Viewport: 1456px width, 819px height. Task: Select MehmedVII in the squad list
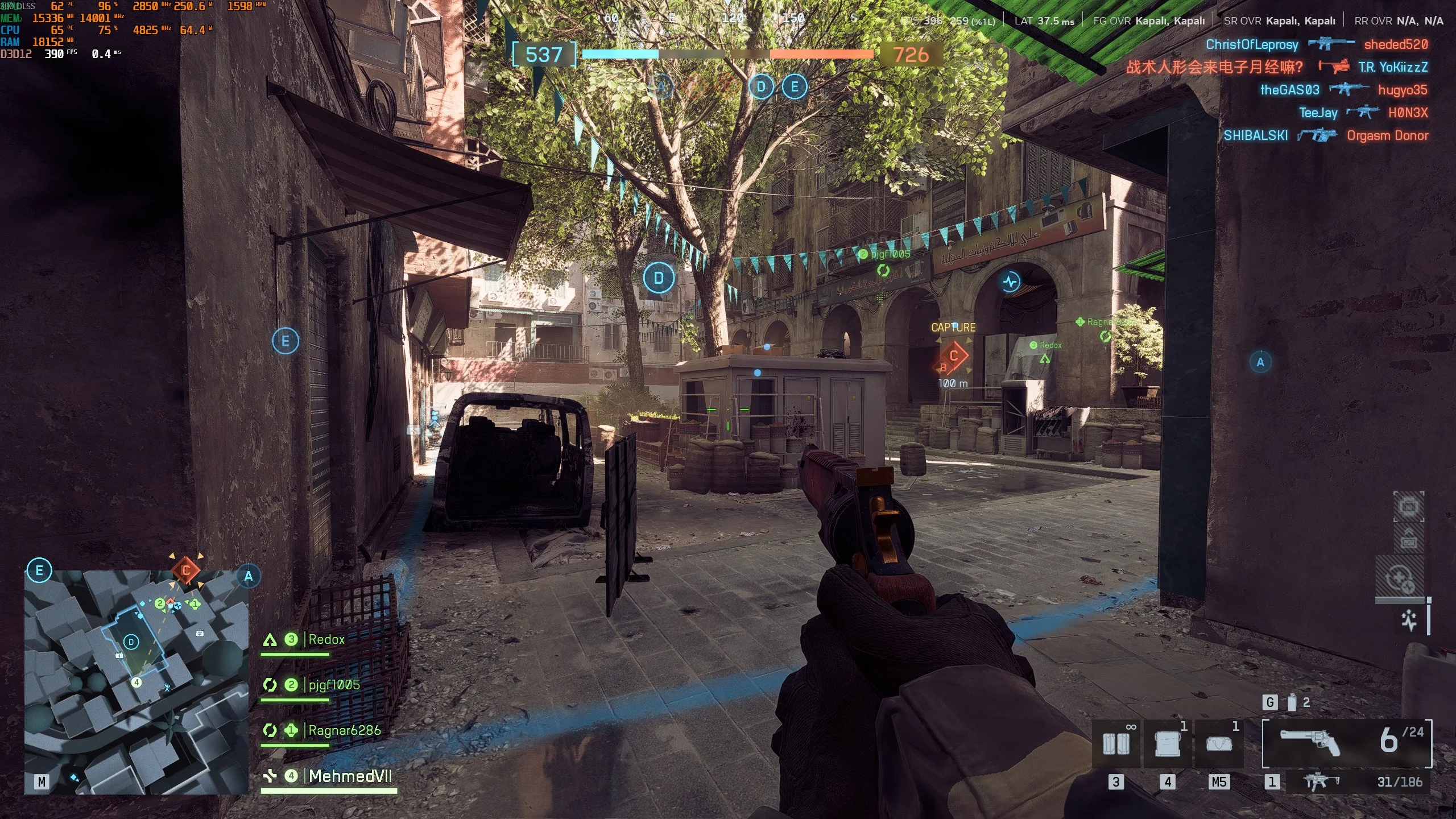350,776
